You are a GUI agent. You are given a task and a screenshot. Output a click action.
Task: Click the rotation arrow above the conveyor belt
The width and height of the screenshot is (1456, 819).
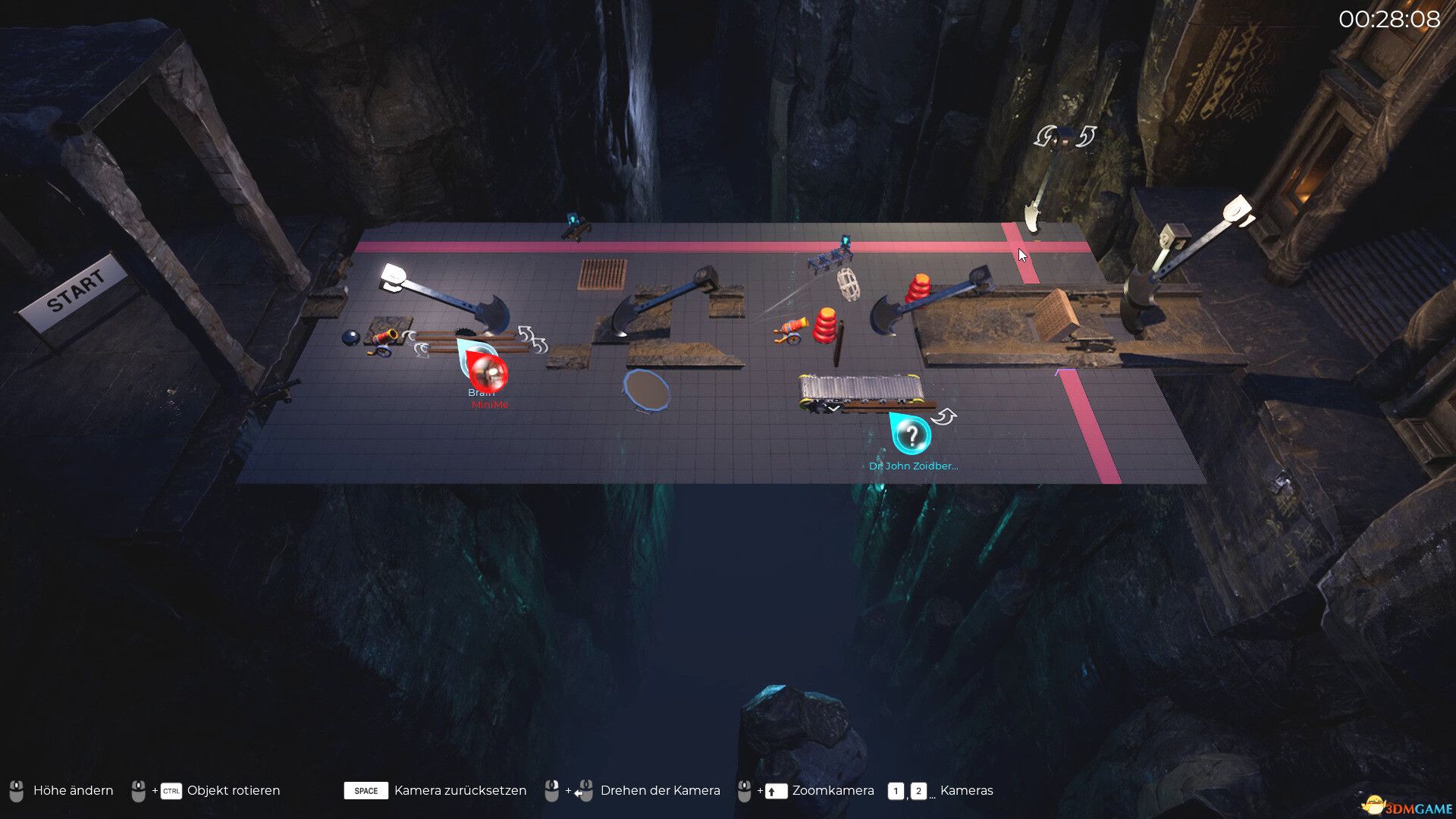pos(945,416)
